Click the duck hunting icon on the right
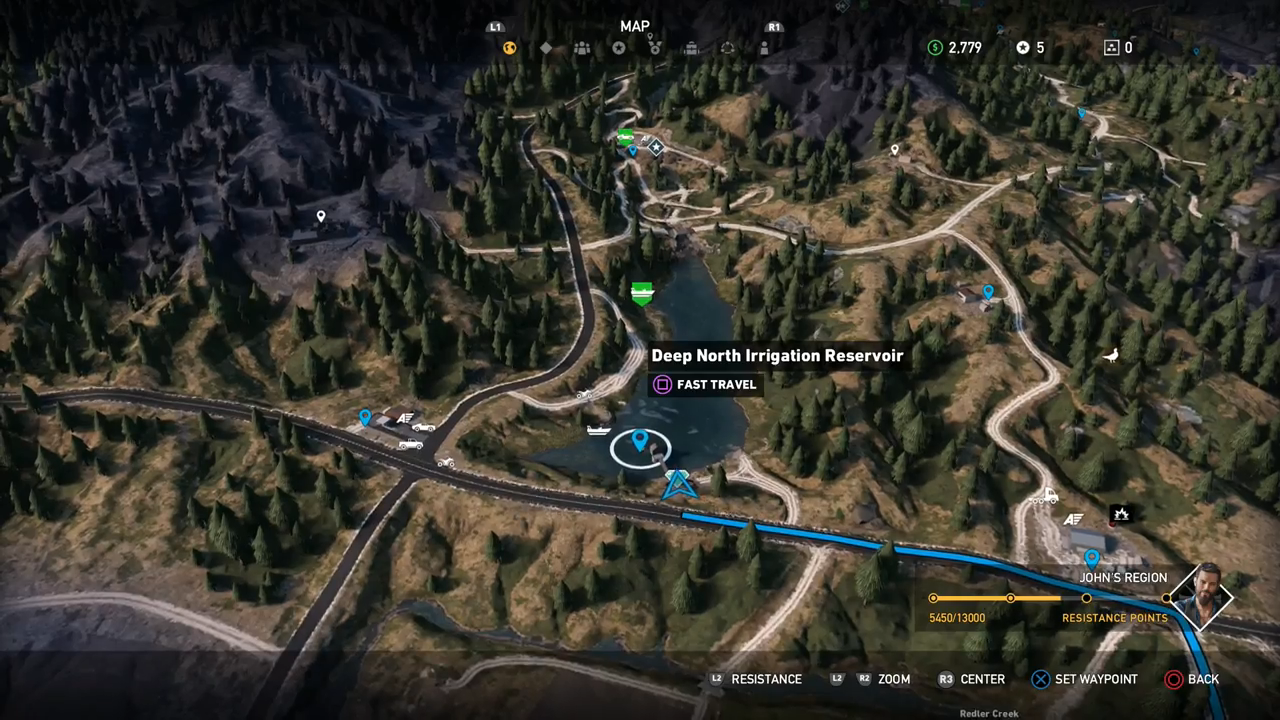This screenshot has height=720, width=1280. coord(1110,353)
